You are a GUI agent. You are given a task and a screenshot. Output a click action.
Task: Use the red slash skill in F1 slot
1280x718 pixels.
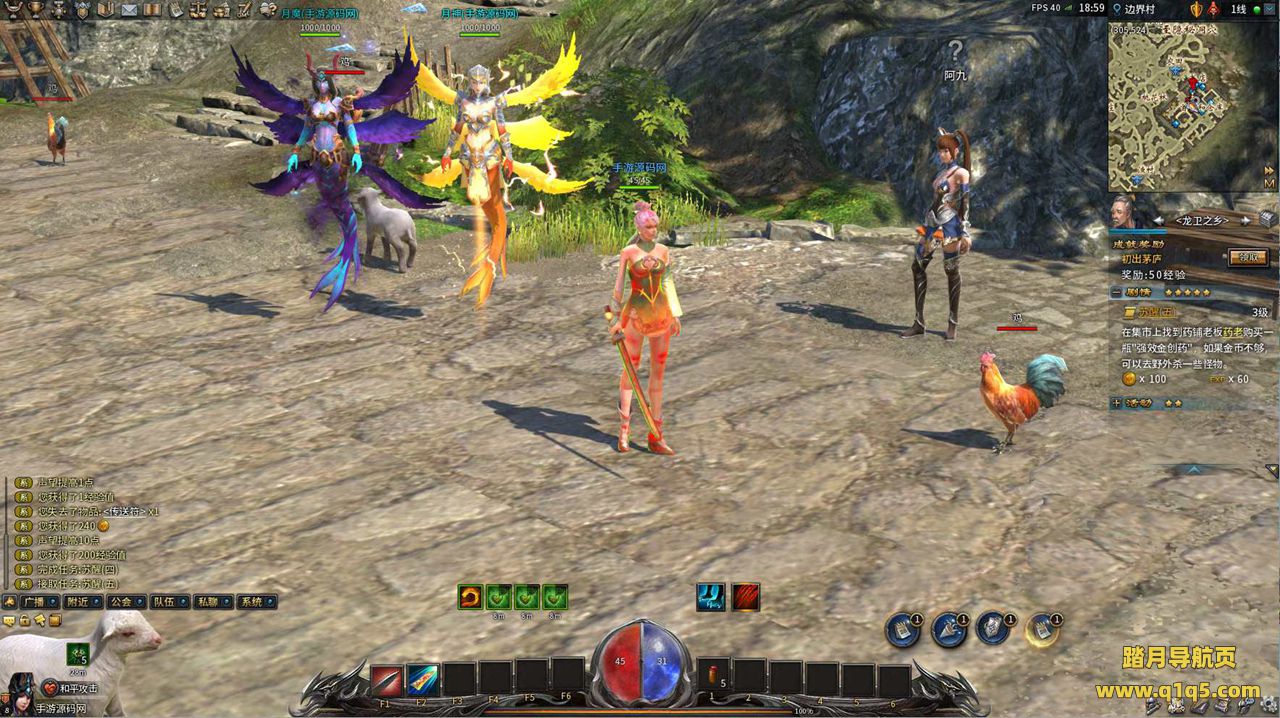pyautogui.click(x=387, y=680)
